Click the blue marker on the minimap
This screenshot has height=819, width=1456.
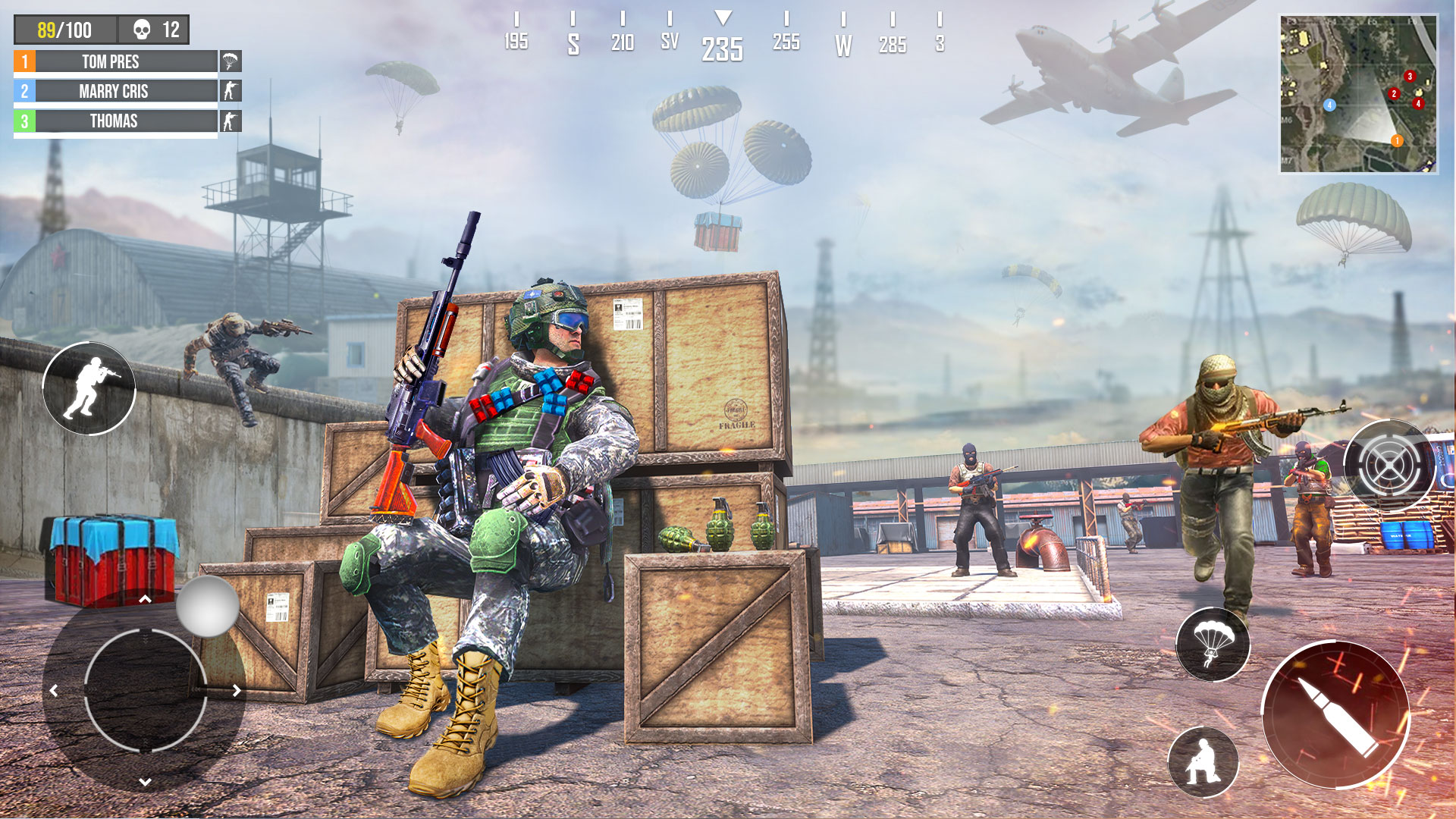1329,105
